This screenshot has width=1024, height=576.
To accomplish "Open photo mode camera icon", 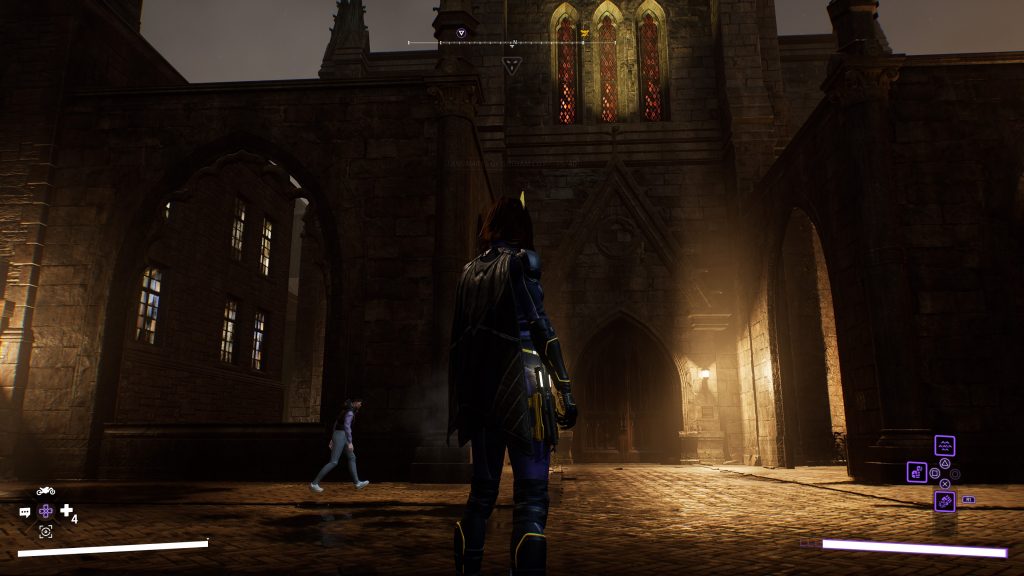I will coord(46,531).
